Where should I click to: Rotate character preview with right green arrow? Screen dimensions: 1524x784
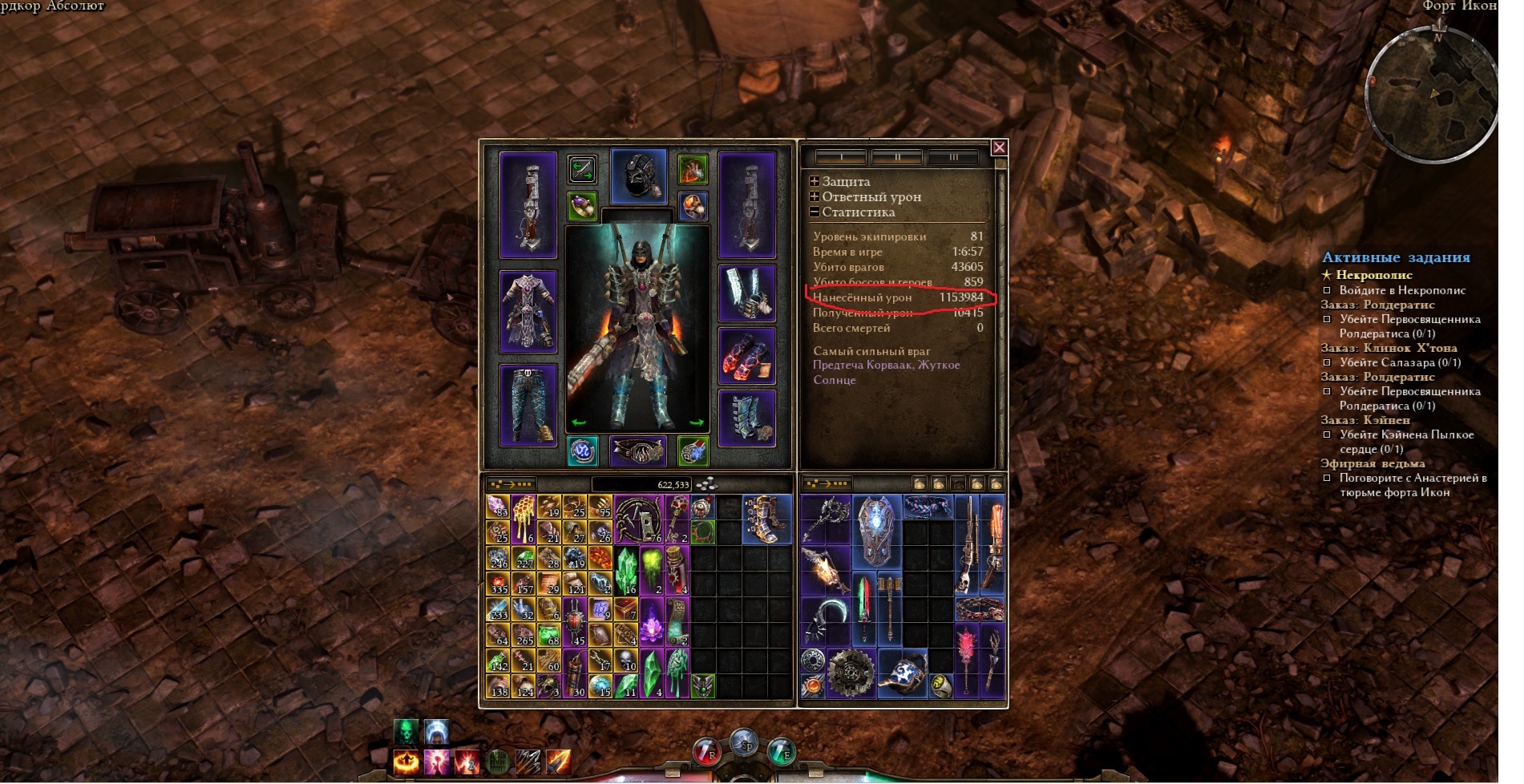click(696, 422)
